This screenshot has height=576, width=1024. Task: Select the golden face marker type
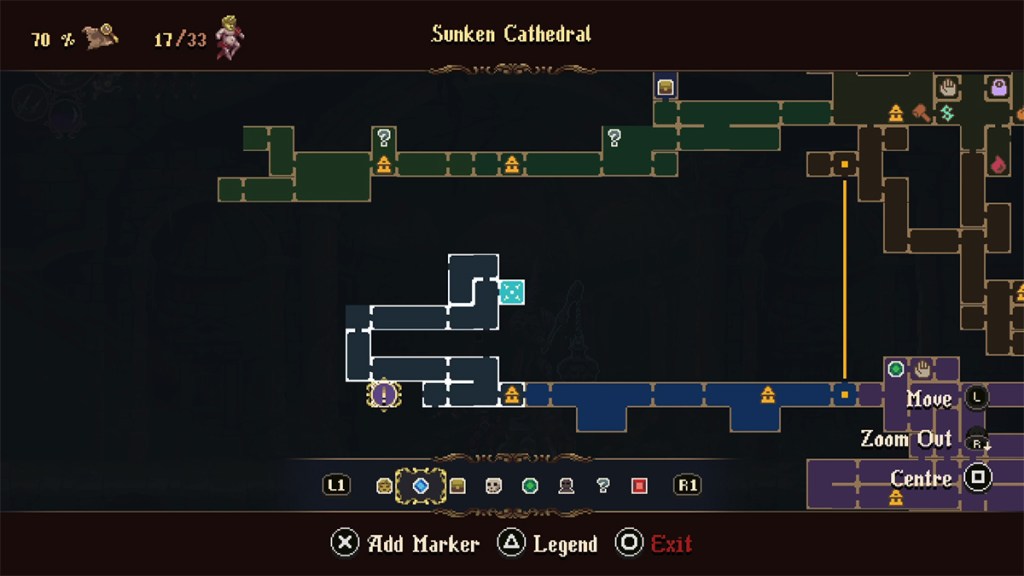[x=384, y=486]
